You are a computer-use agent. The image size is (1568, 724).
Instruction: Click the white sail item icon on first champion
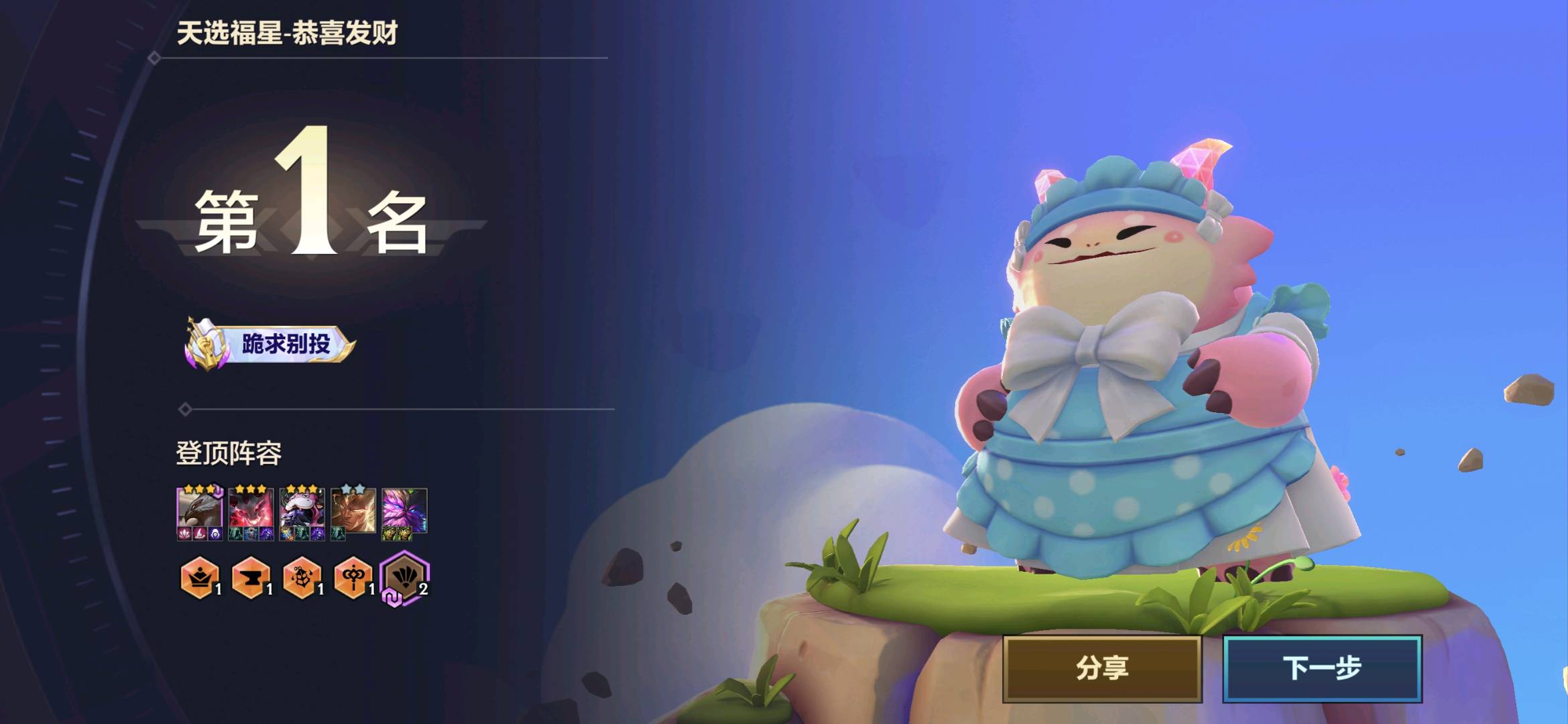point(201,535)
